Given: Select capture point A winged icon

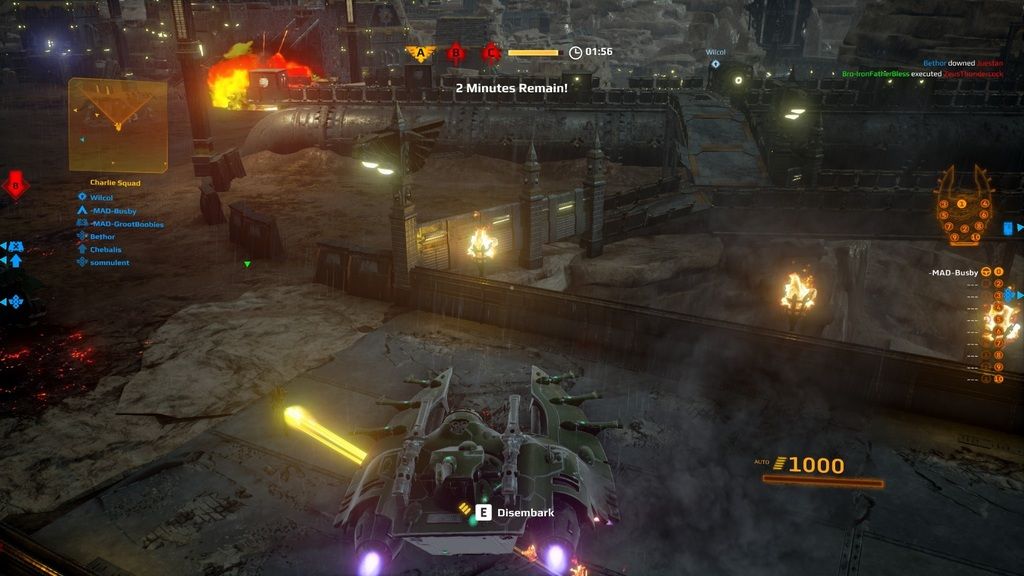Looking at the screenshot, I should (x=421, y=53).
